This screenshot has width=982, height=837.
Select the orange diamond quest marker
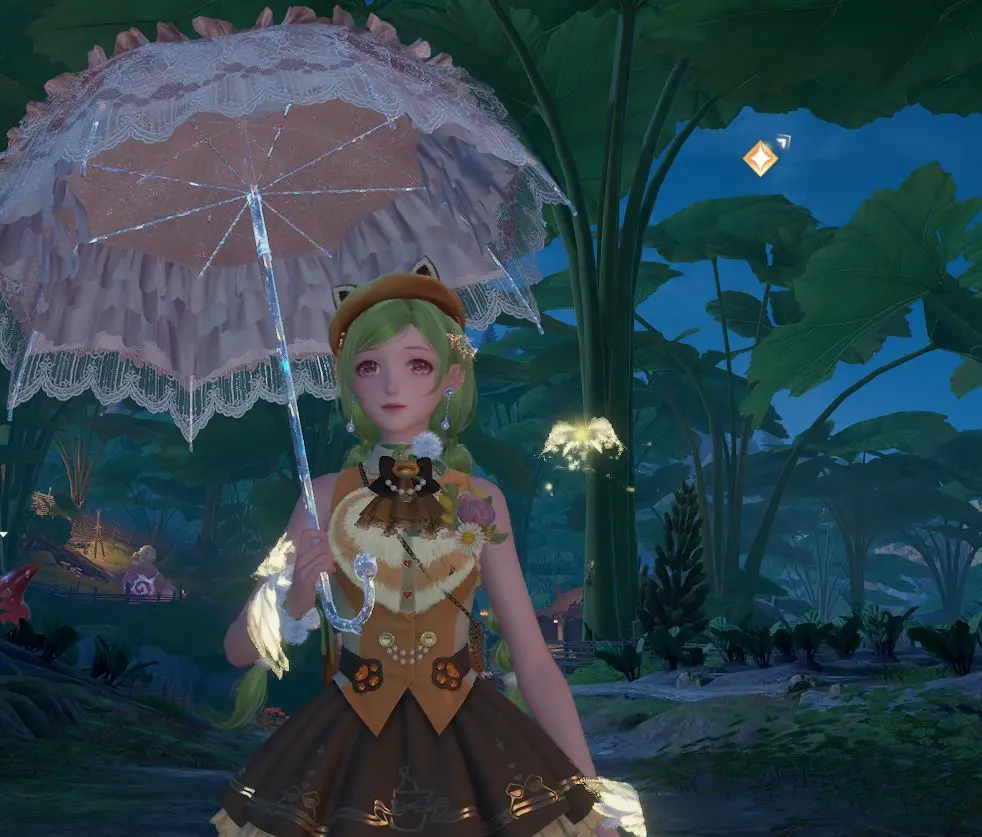point(760,158)
